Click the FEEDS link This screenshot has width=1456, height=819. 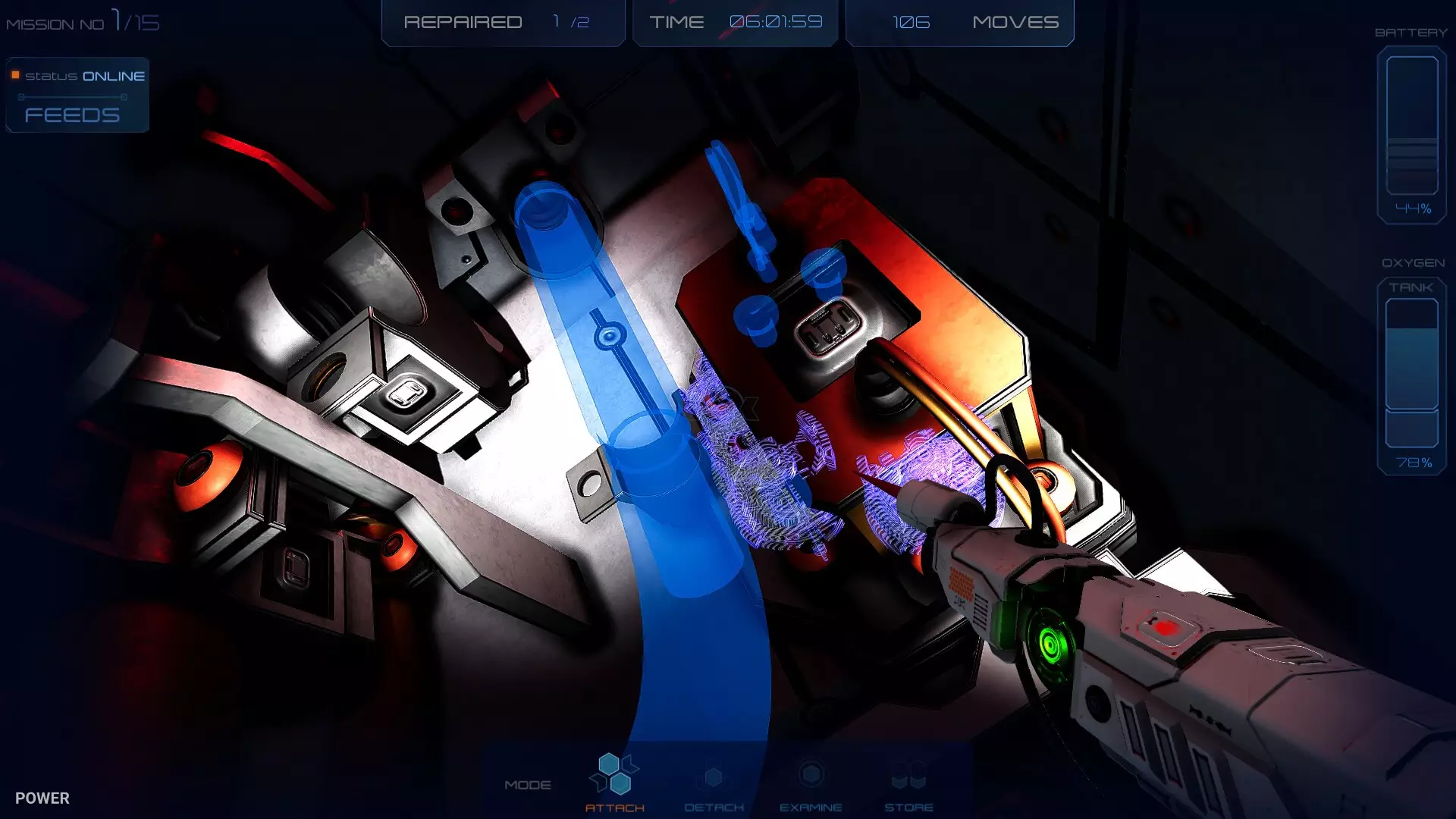[x=72, y=115]
